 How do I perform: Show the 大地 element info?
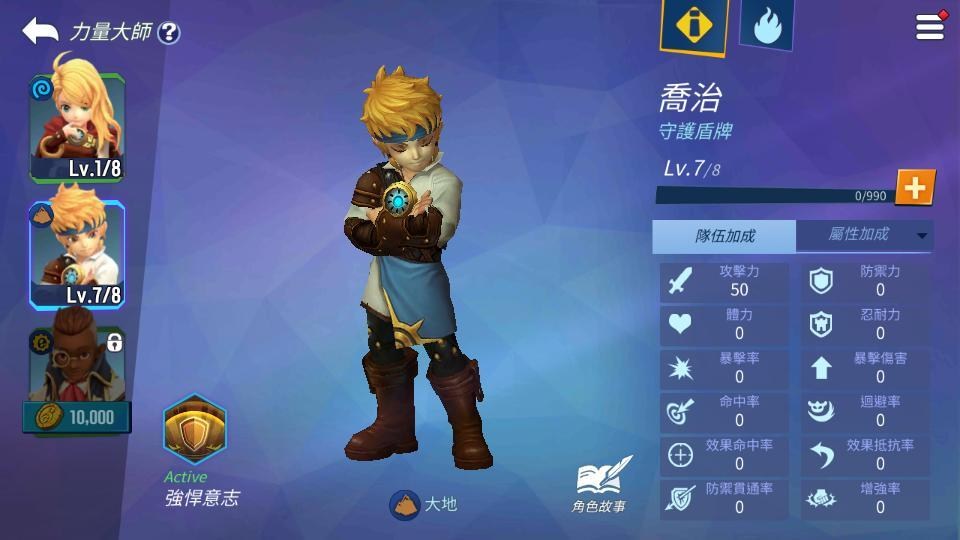[423, 504]
